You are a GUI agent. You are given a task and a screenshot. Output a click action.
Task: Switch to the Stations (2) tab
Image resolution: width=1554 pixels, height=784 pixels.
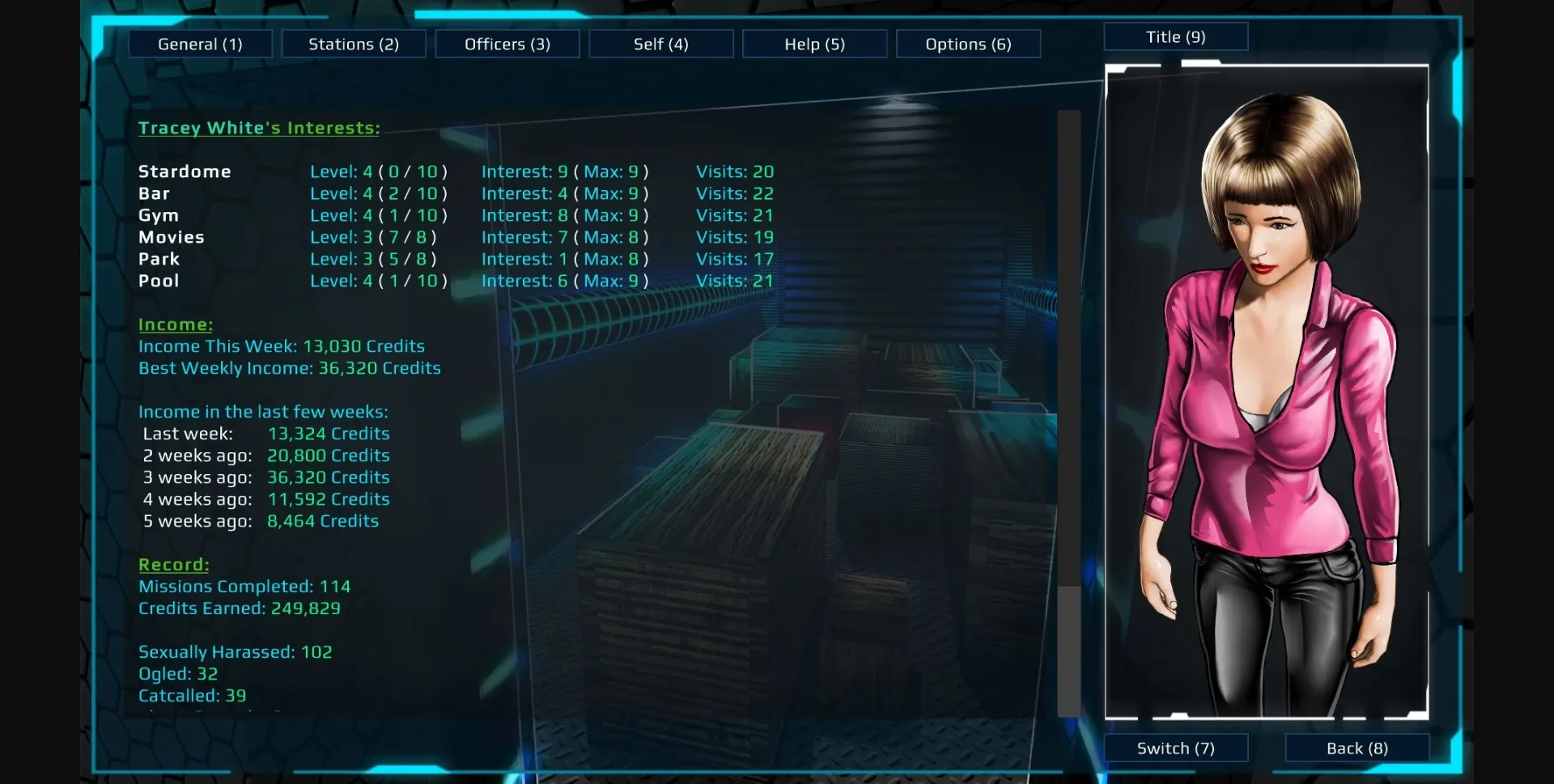pyautogui.click(x=353, y=44)
